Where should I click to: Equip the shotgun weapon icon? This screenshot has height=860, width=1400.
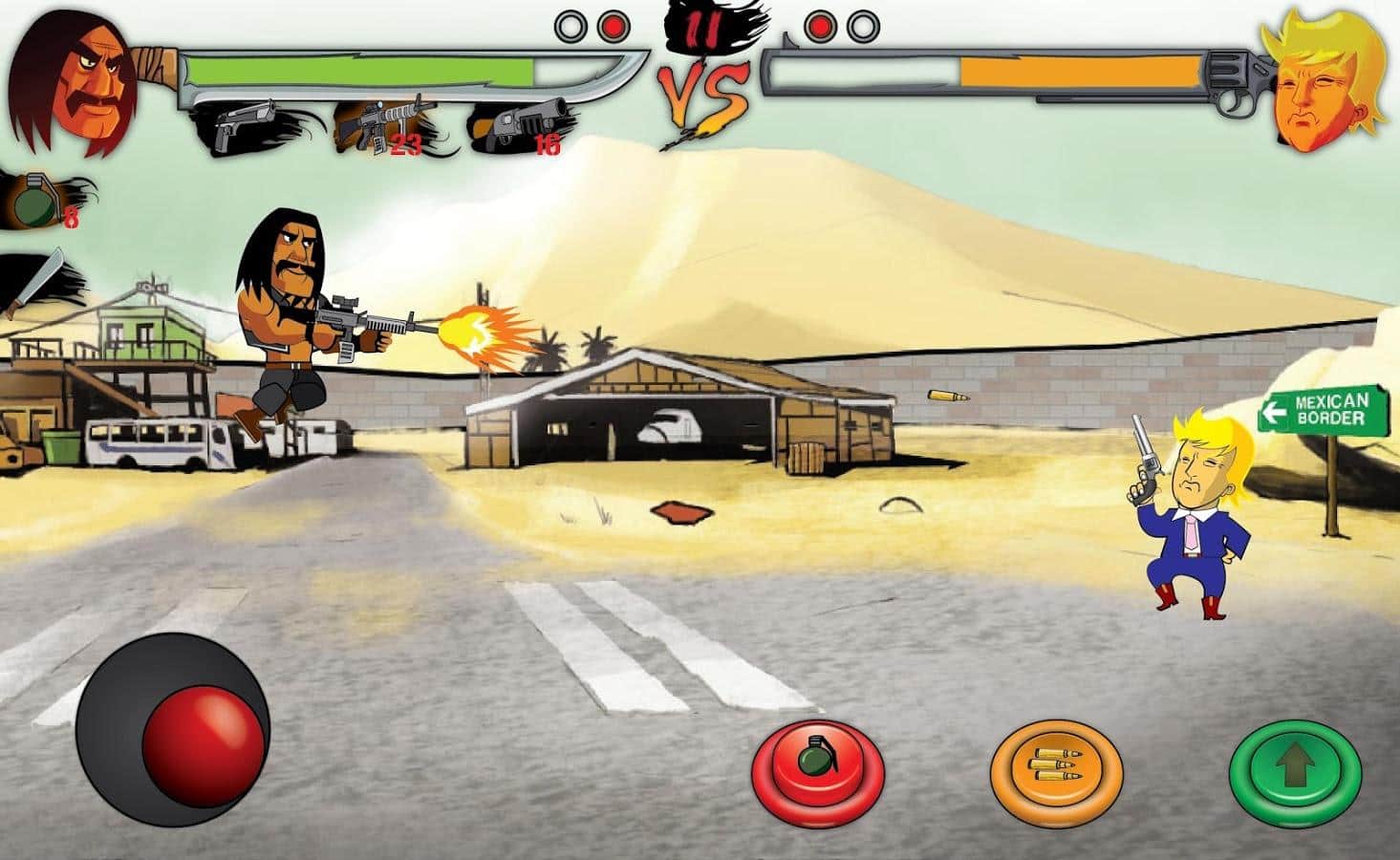pos(516,127)
